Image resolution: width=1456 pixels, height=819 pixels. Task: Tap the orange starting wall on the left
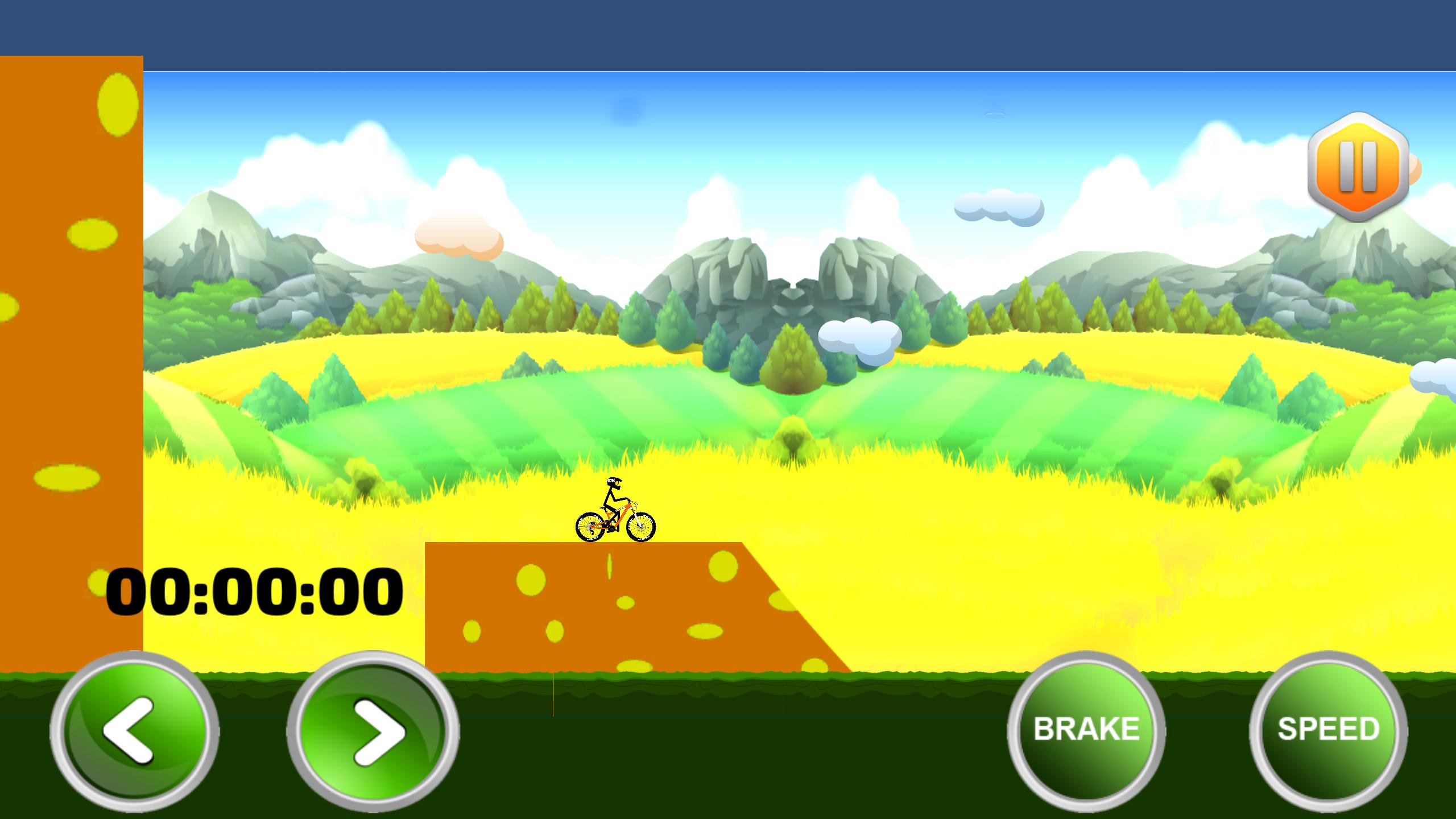[x=71, y=341]
